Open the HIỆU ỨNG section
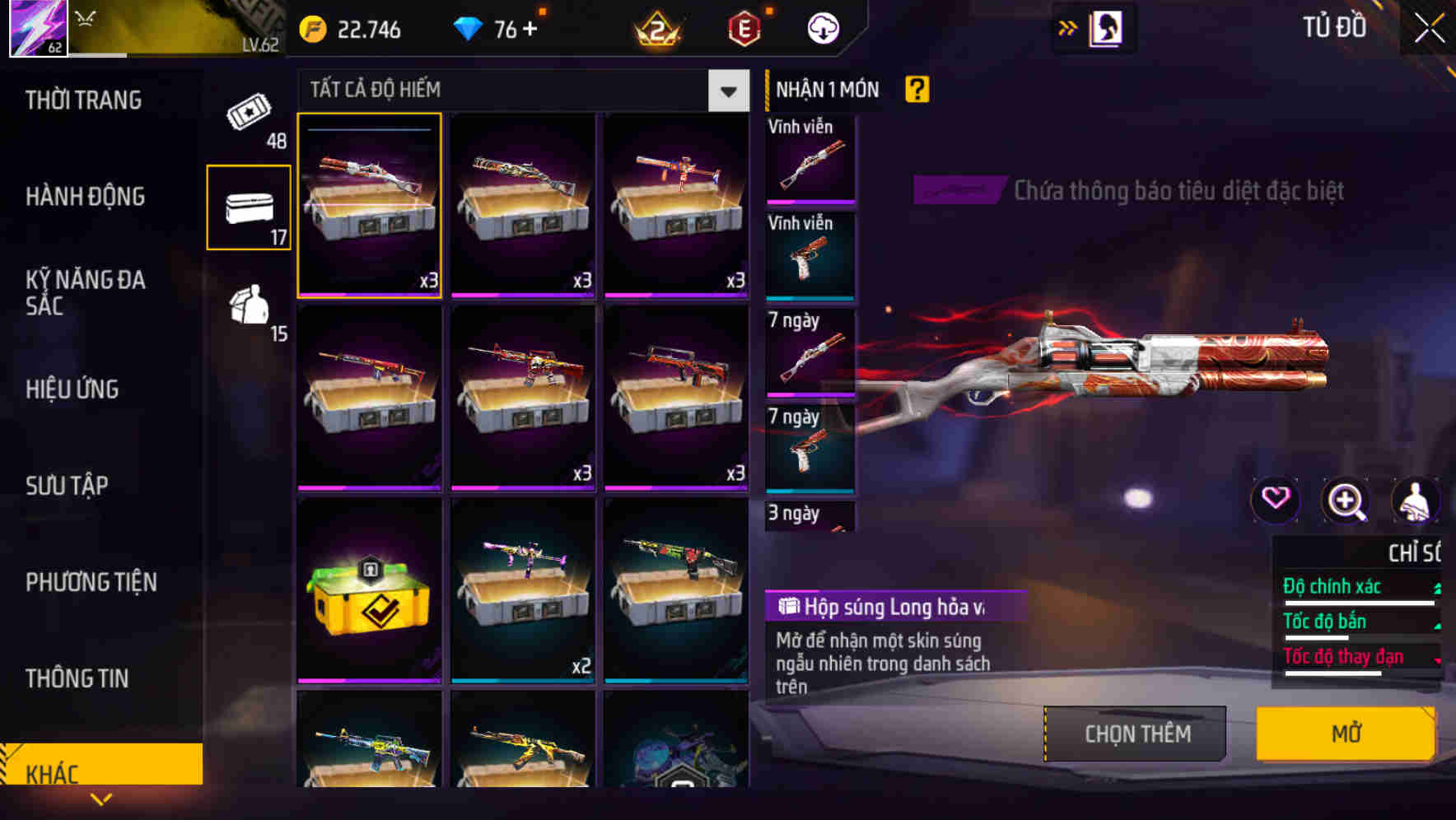 tap(72, 389)
